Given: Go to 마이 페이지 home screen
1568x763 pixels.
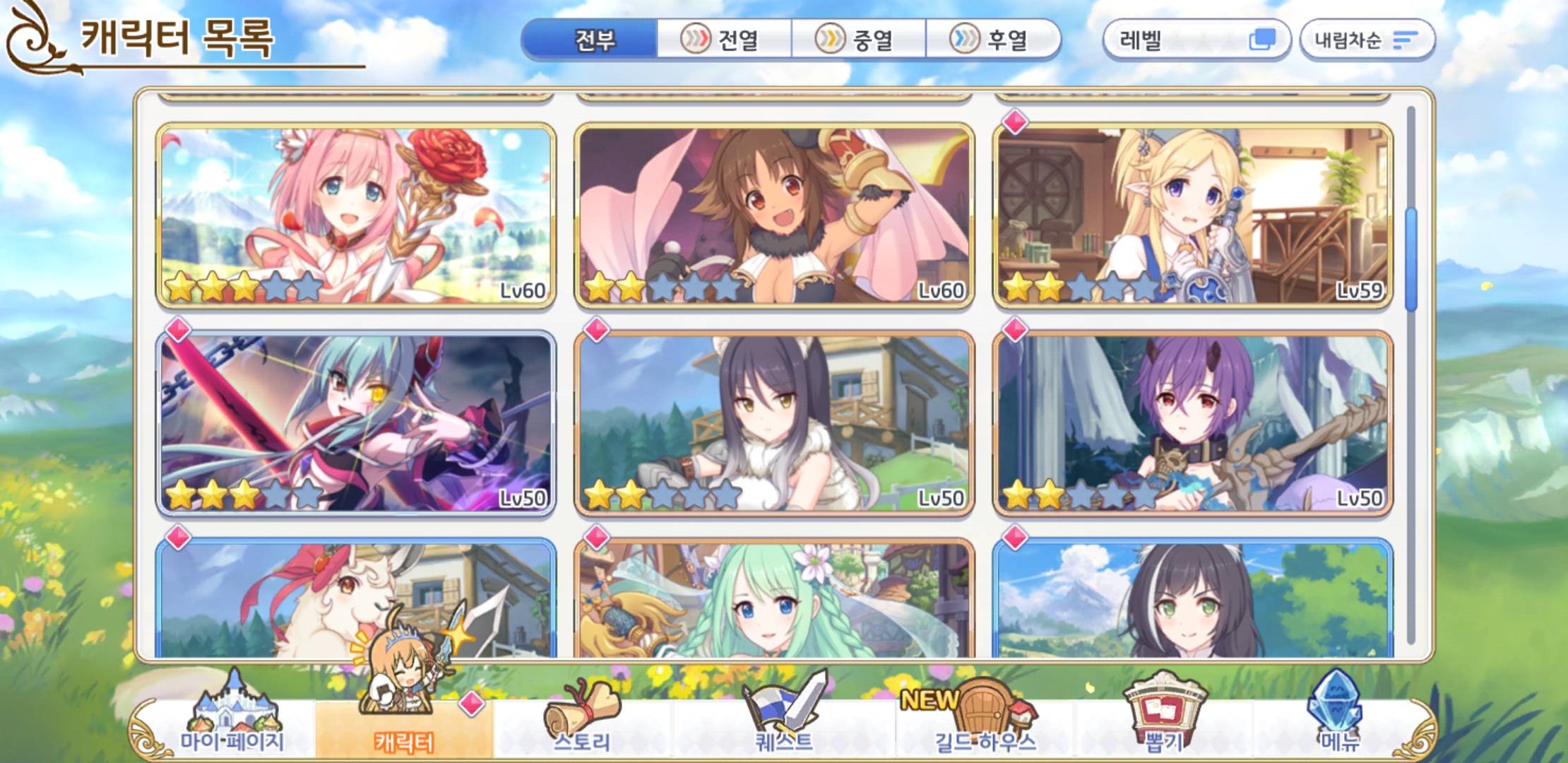Looking at the screenshot, I should tap(232, 721).
